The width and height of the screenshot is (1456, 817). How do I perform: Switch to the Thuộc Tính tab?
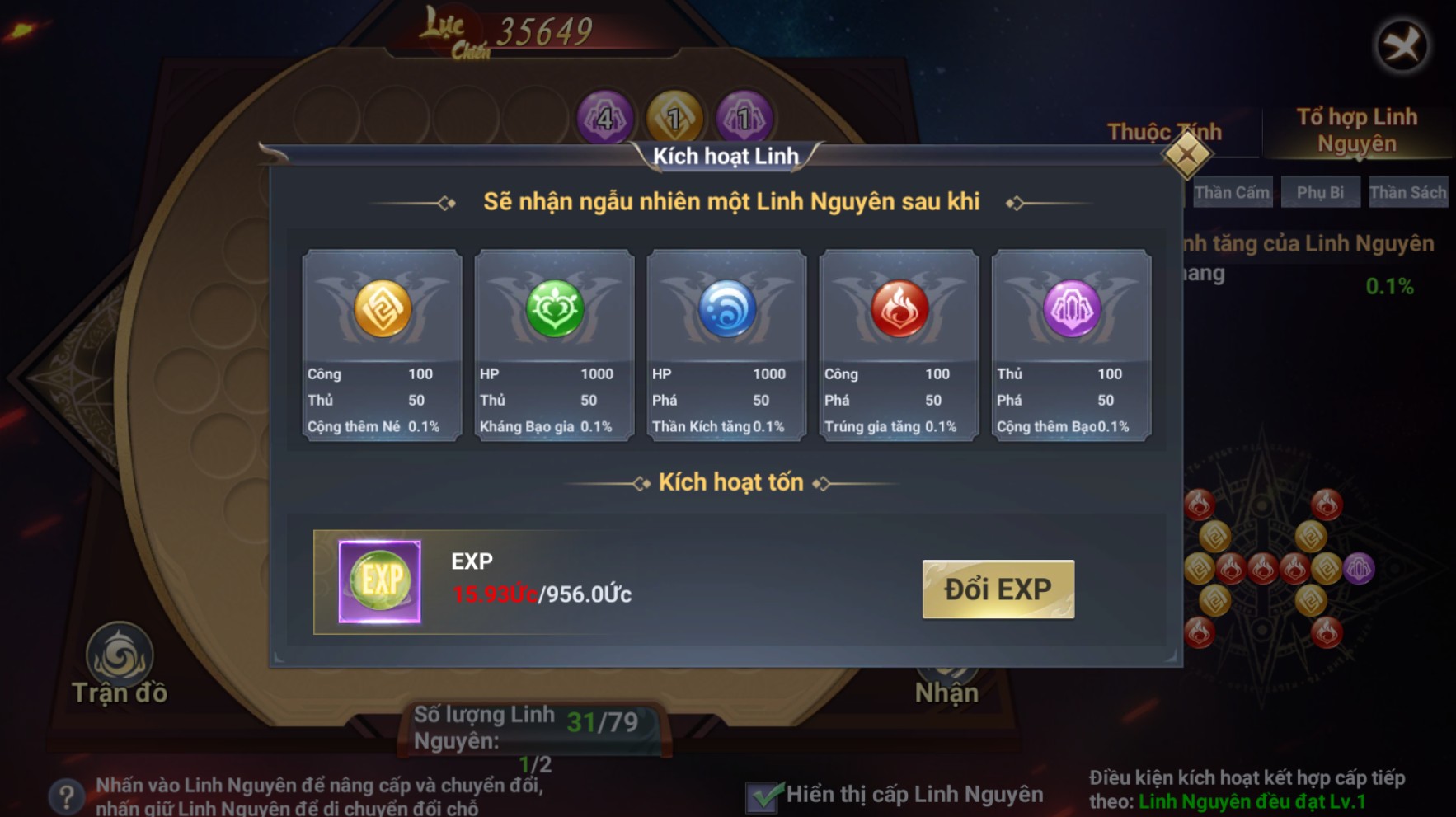click(x=1163, y=132)
